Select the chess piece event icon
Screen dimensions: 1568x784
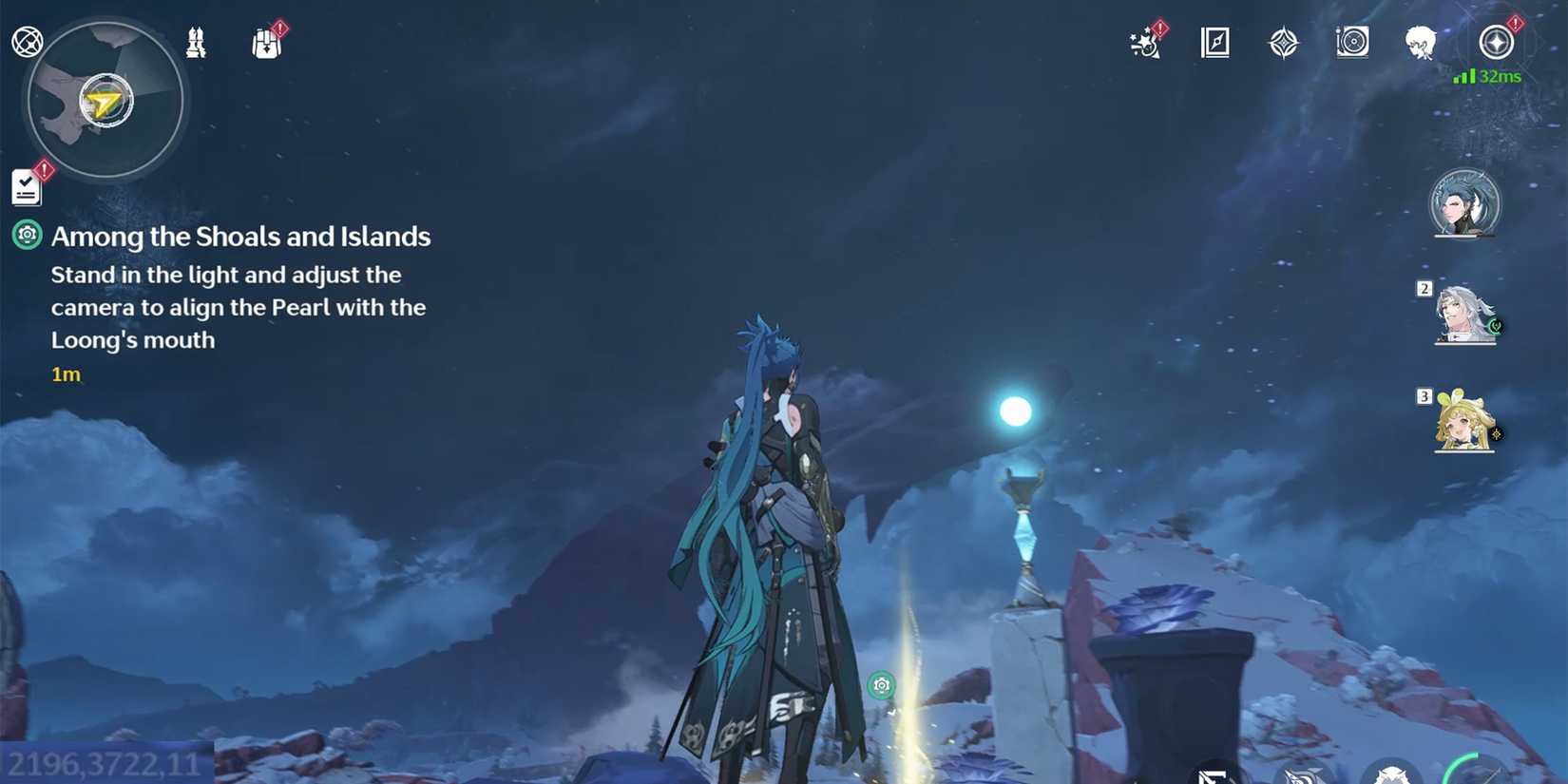tap(198, 42)
